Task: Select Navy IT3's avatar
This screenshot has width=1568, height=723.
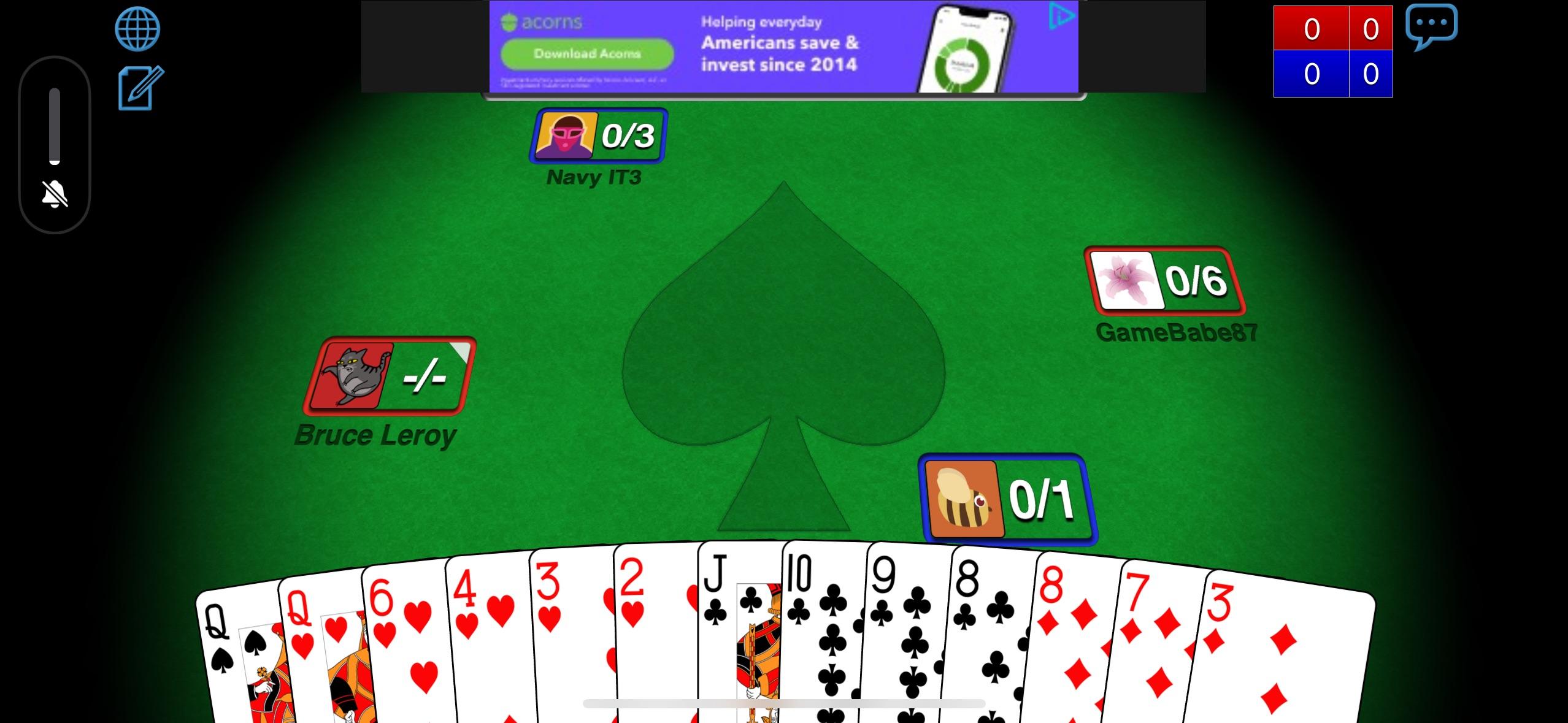Action: click(565, 136)
